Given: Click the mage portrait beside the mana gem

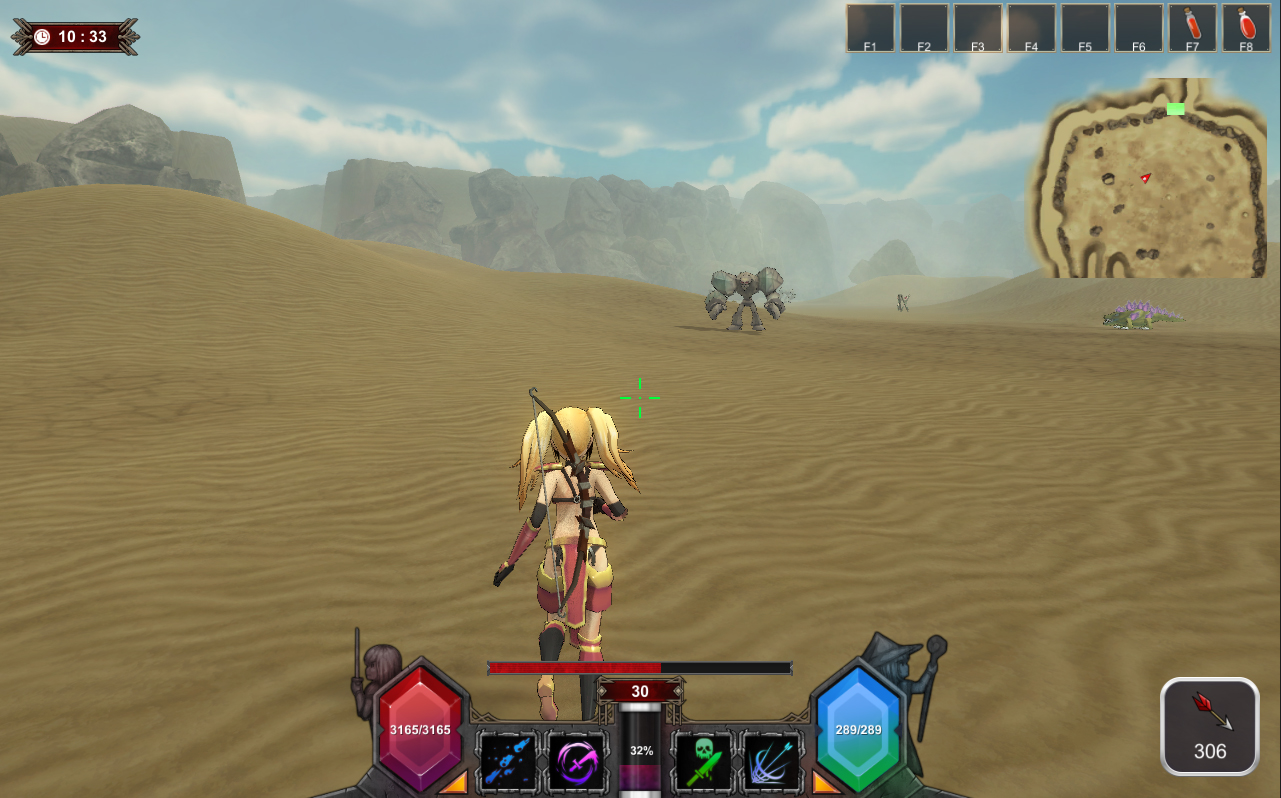Looking at the screenshot, I should (902, 660).
